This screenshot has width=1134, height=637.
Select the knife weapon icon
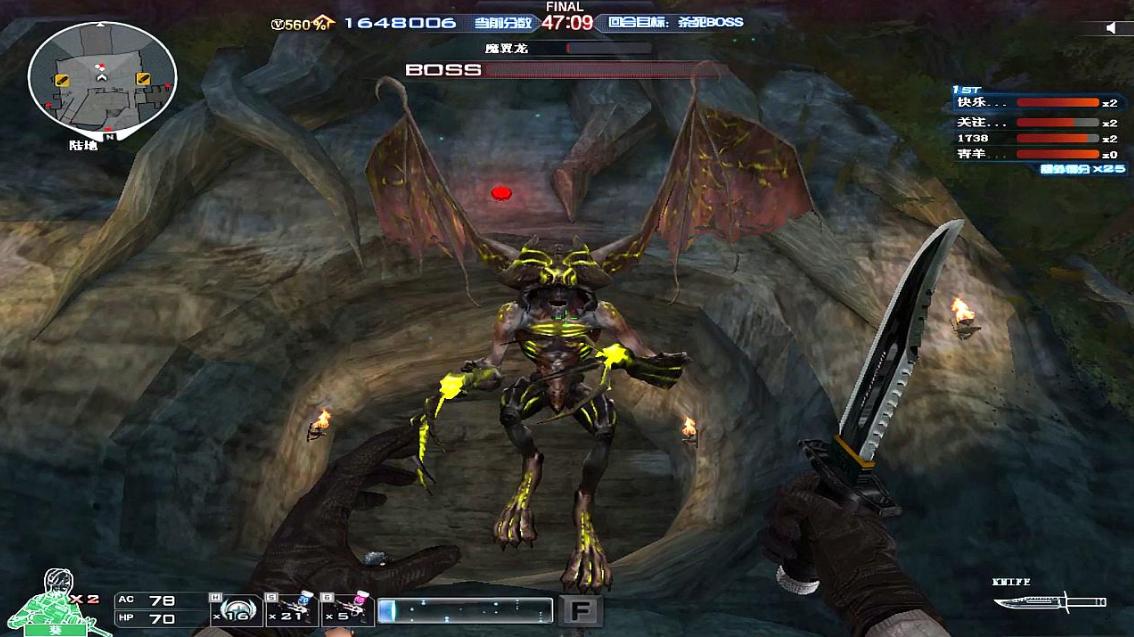click(1048, 602)
